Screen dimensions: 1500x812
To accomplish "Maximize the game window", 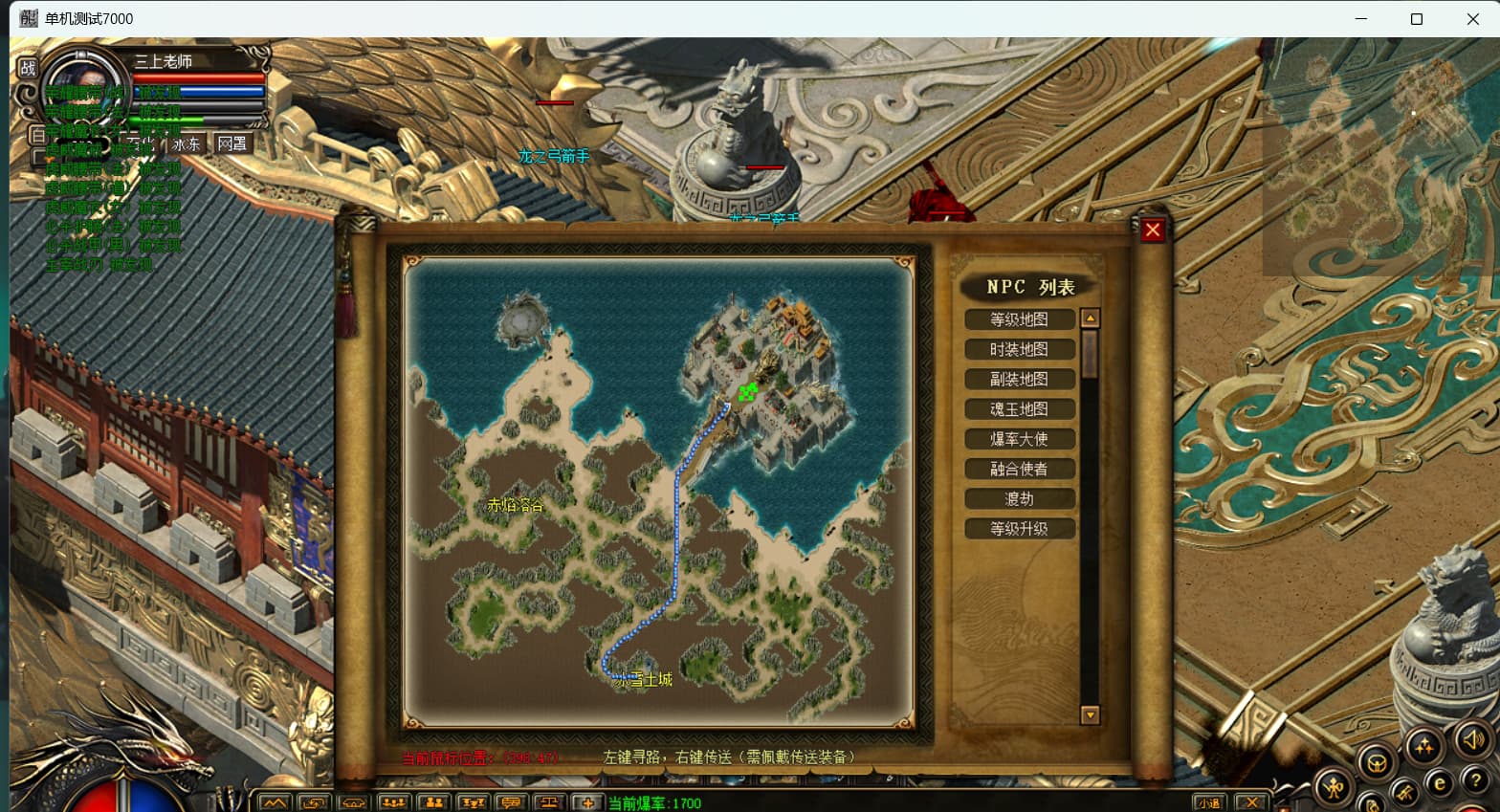I will pyautogui.click(x=1417, y=19).
